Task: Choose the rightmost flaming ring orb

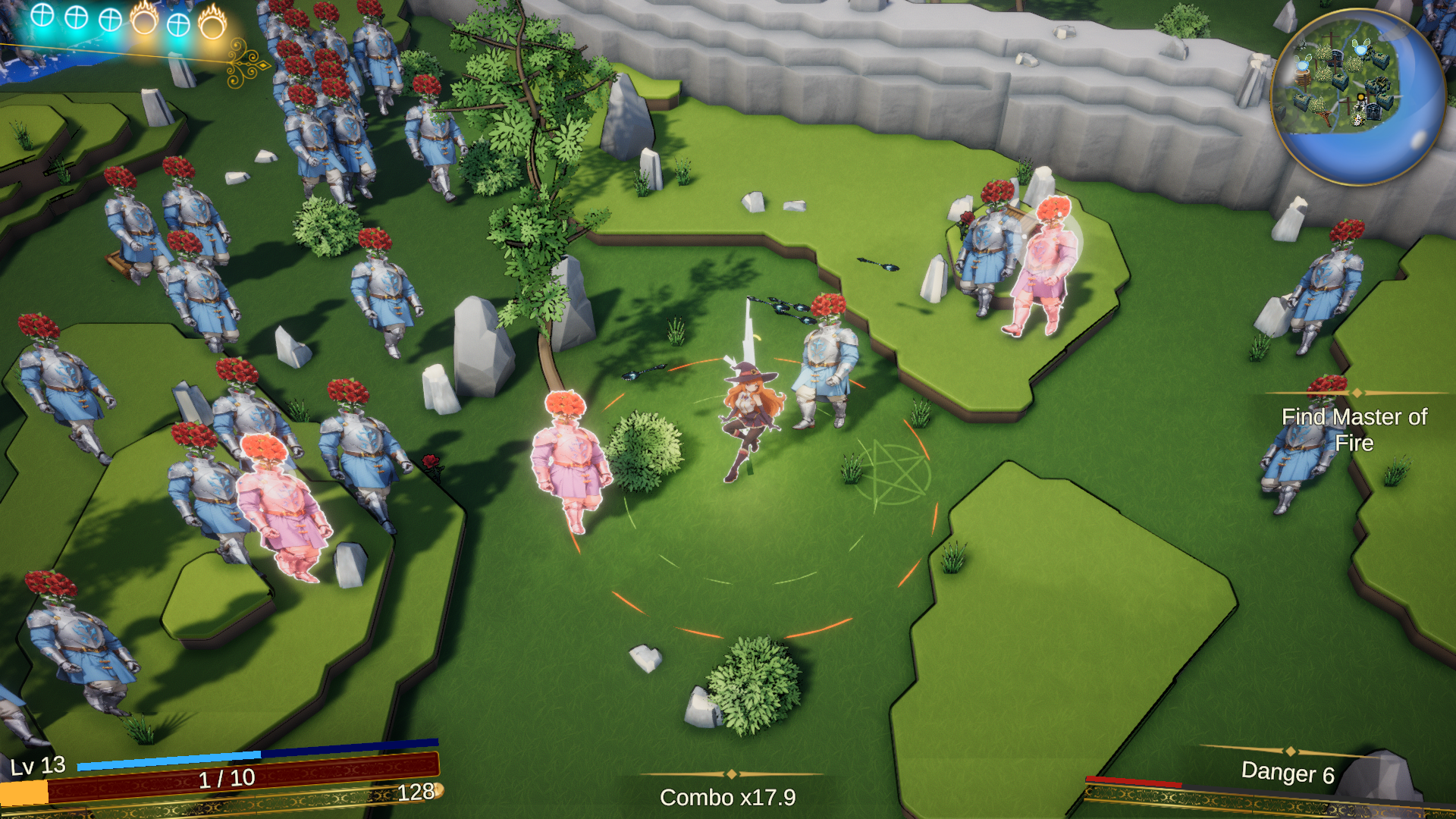Action: pyautogui.click(x=212, y=24)
